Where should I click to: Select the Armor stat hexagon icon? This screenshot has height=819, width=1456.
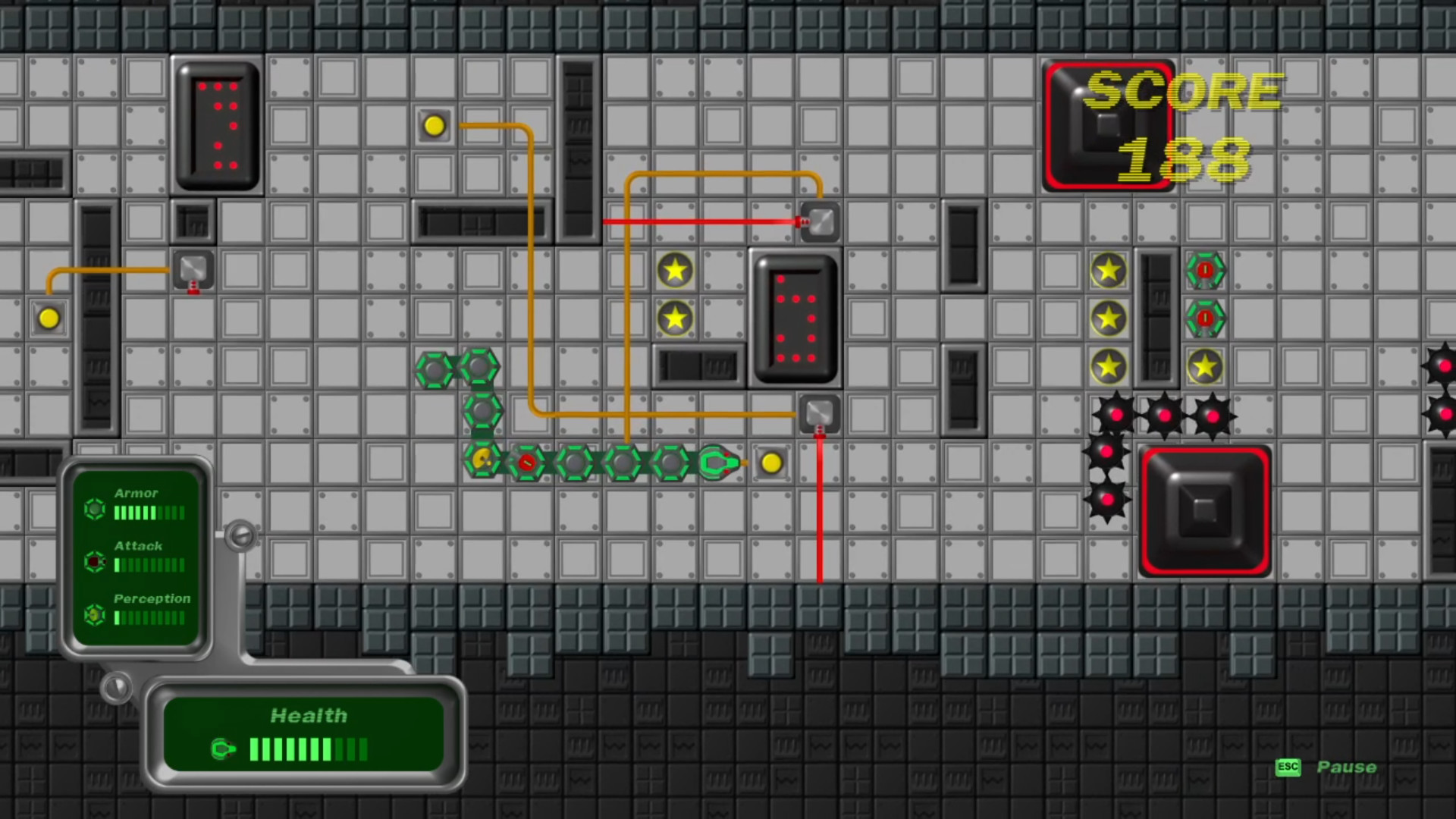pos(94,510)
